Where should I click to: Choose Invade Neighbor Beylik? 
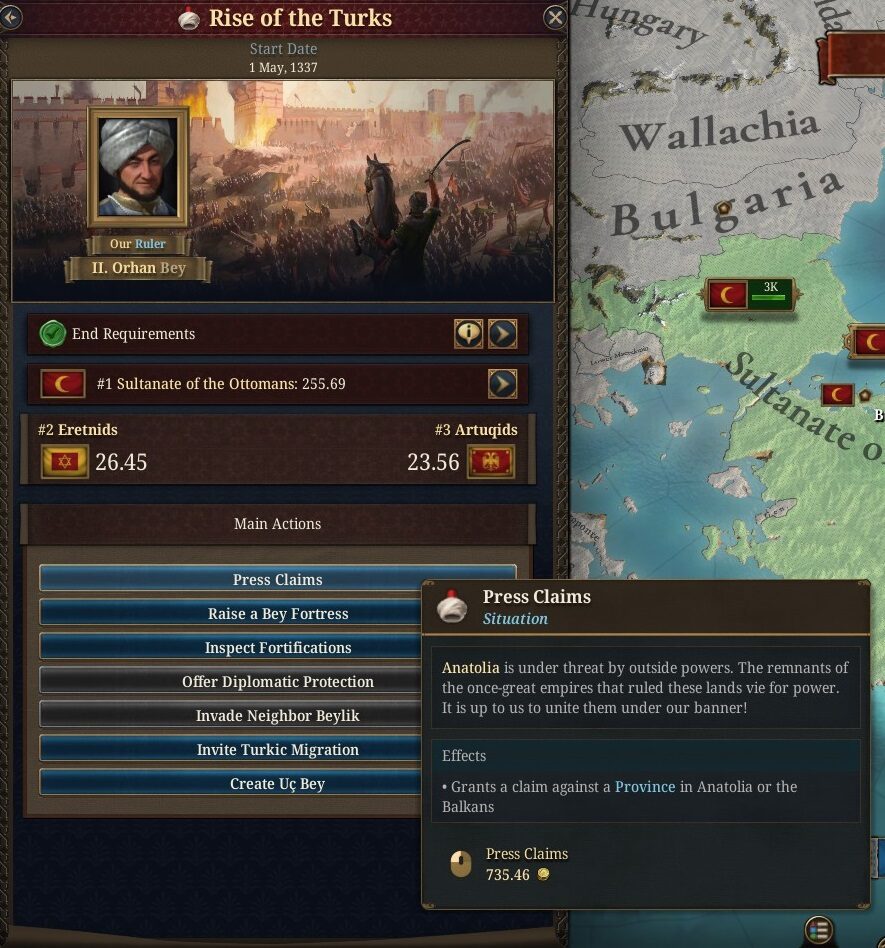(x=230, y=716)
